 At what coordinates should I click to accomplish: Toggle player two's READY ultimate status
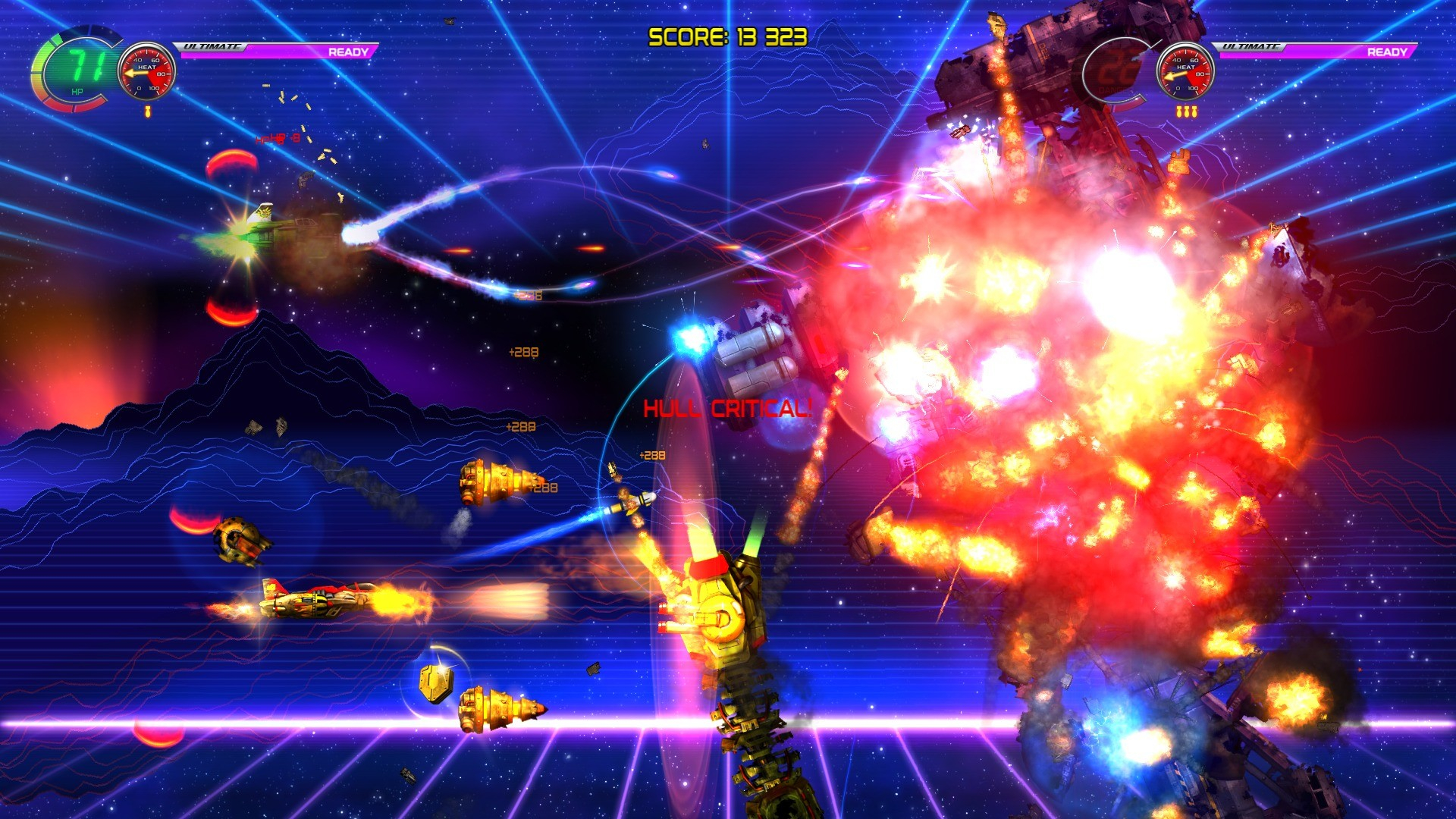(x=1389, y=52)
